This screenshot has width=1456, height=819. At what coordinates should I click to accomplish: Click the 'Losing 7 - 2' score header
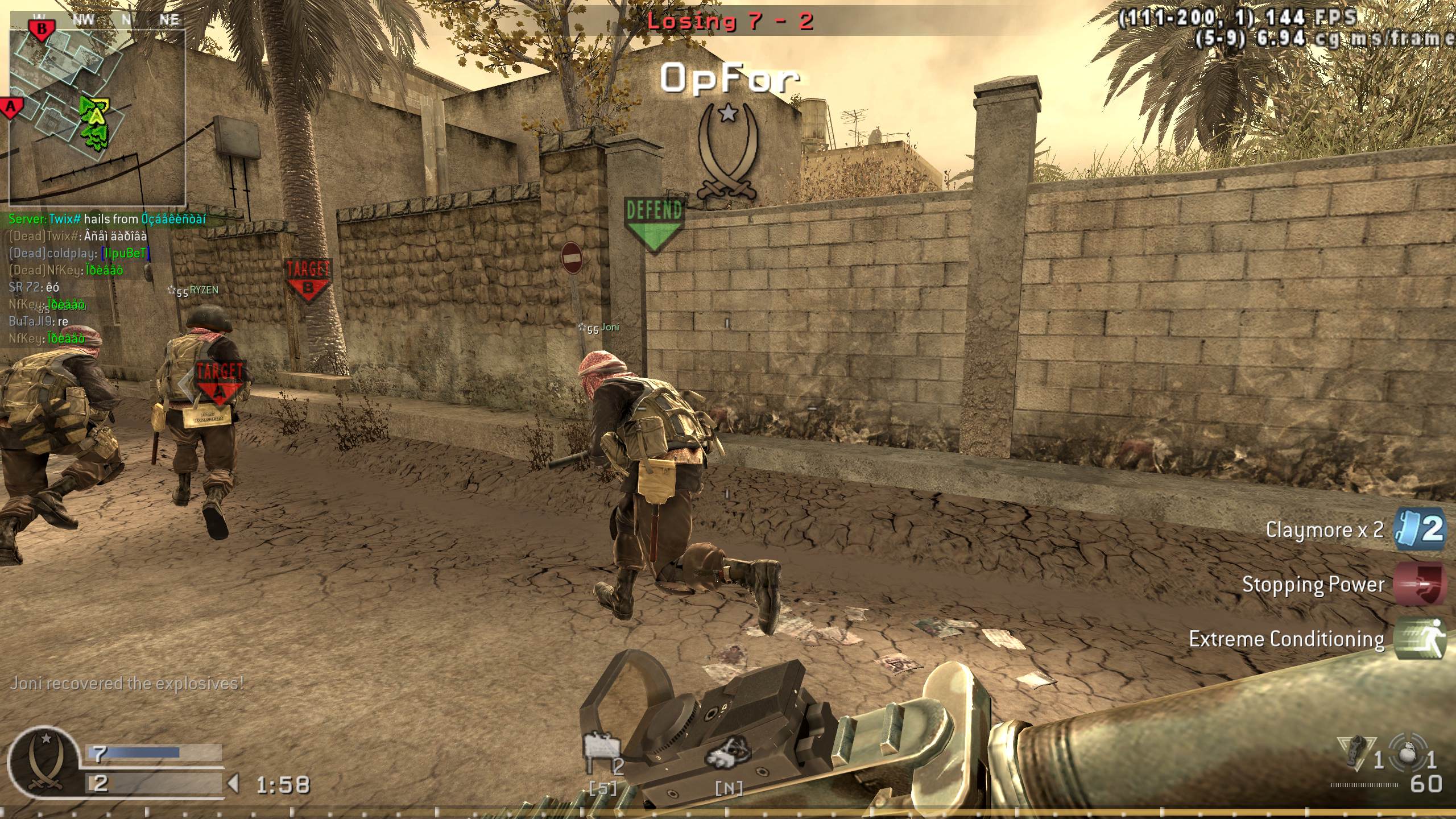click(730, 22)
